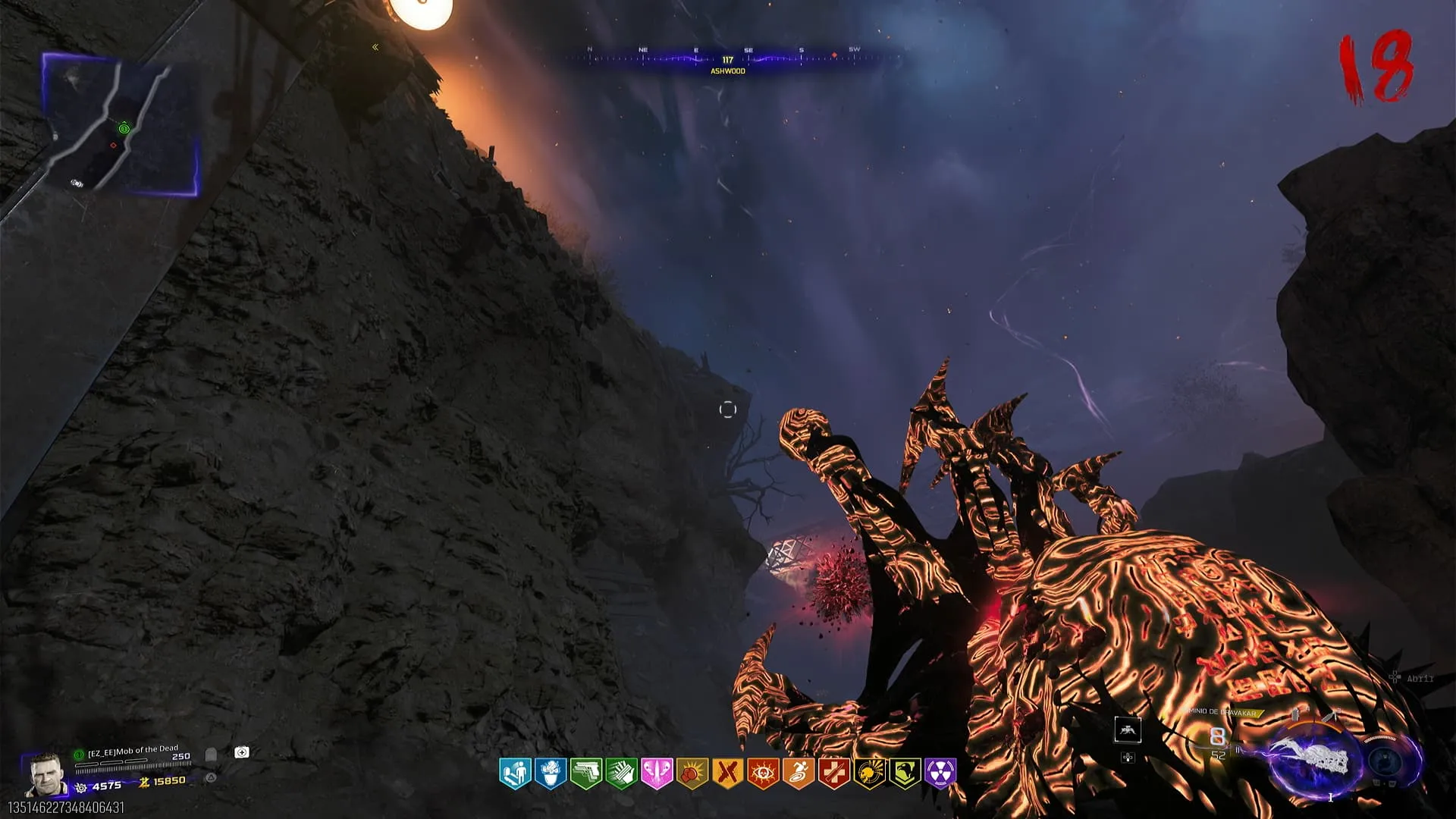Image resolution: width=1456 pixels, height=819 pixels.
Task: Select the boxing glove Melee Macchiato perk
Action: (x=692, y=773)
